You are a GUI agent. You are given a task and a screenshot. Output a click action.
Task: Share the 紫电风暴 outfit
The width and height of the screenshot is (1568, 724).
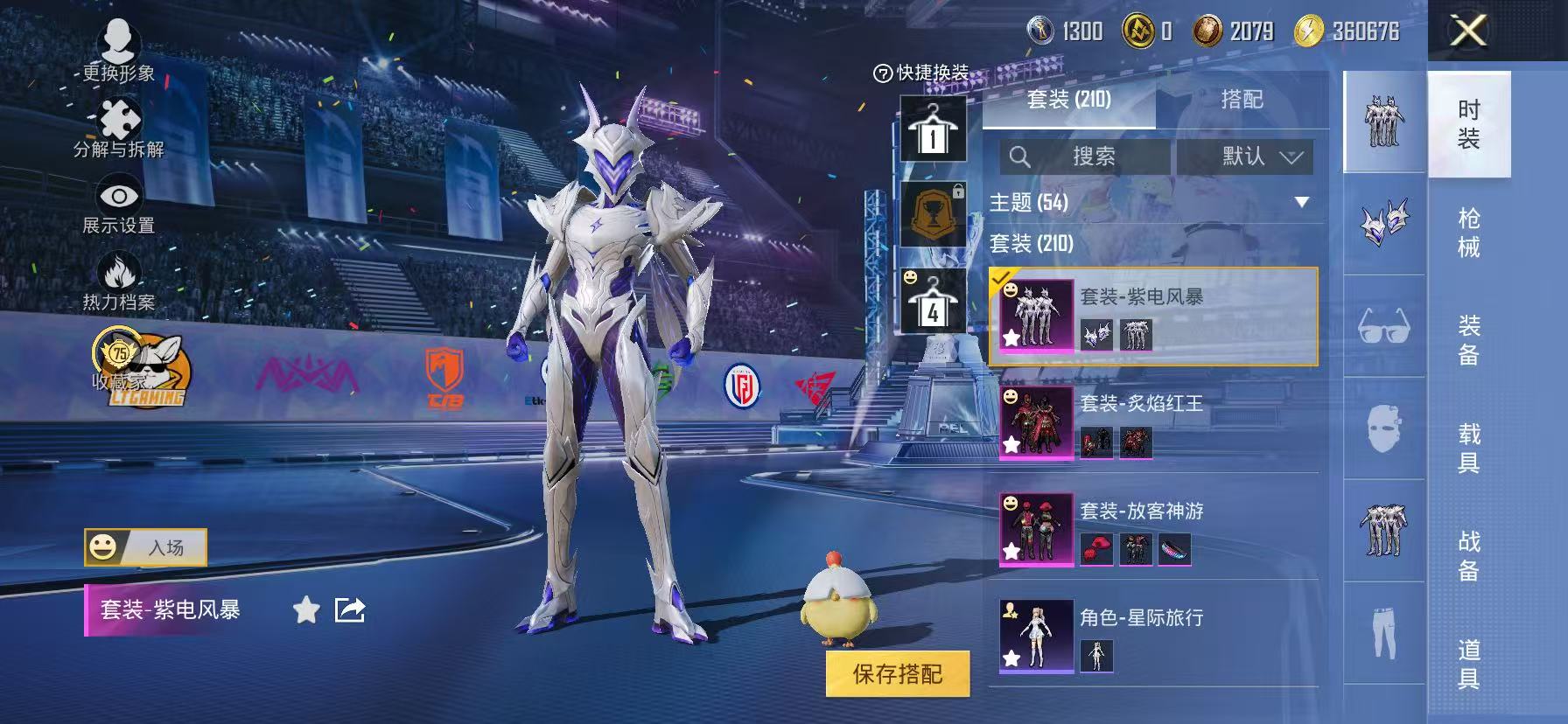coord(350,609)
